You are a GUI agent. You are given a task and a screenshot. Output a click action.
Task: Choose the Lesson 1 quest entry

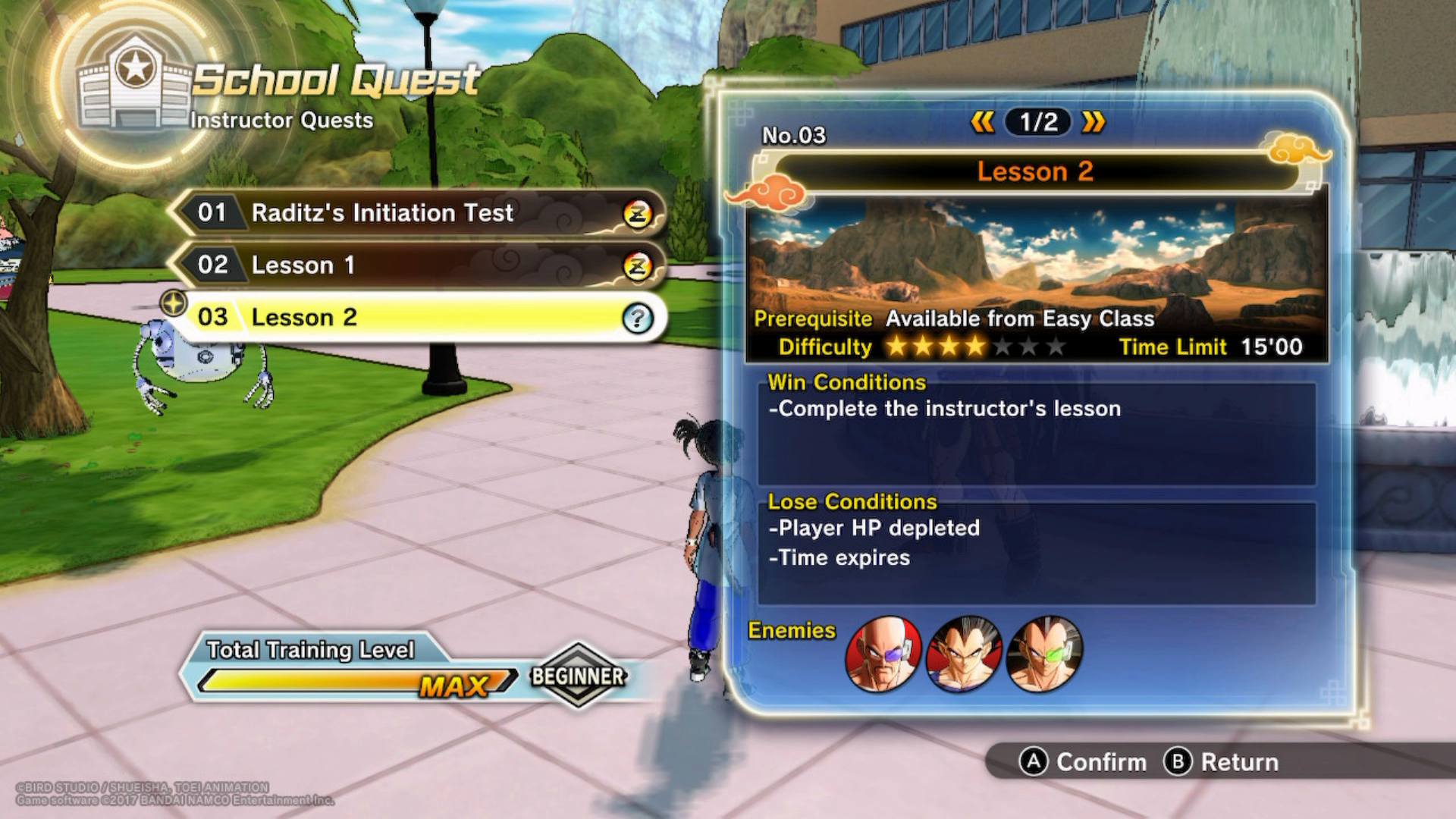[x=417, y=265]
